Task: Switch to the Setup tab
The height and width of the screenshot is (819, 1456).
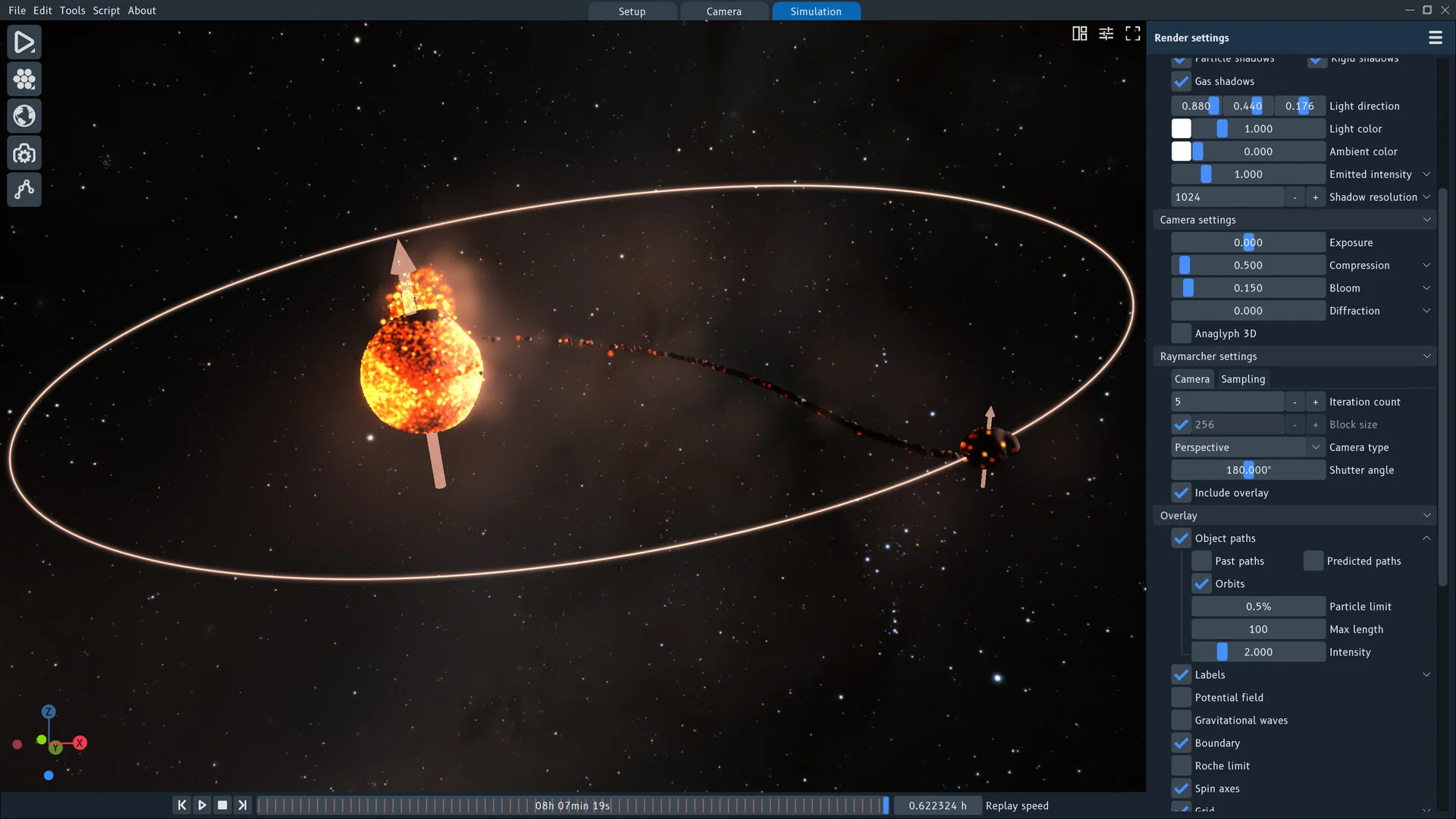Action: (632, 11)
